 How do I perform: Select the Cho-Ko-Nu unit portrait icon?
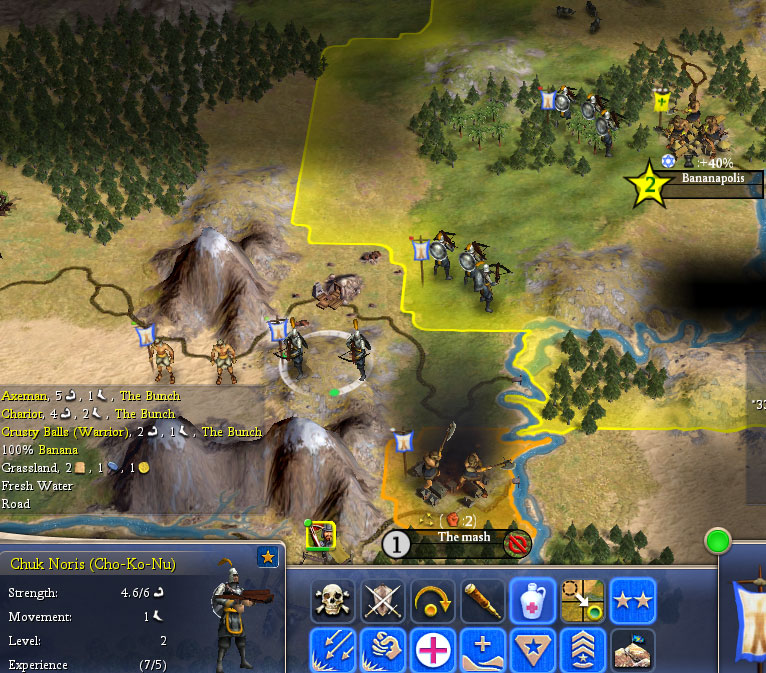pos(321,537)
